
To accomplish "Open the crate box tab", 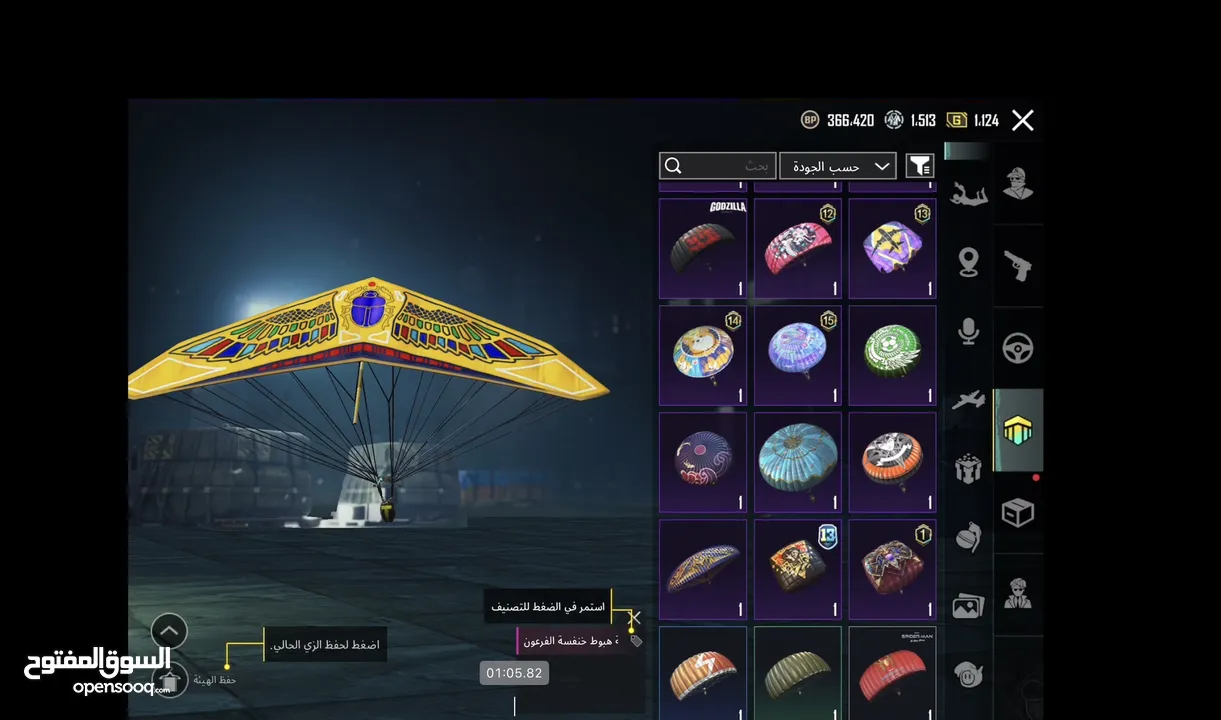I will [x=1018, y=513].
